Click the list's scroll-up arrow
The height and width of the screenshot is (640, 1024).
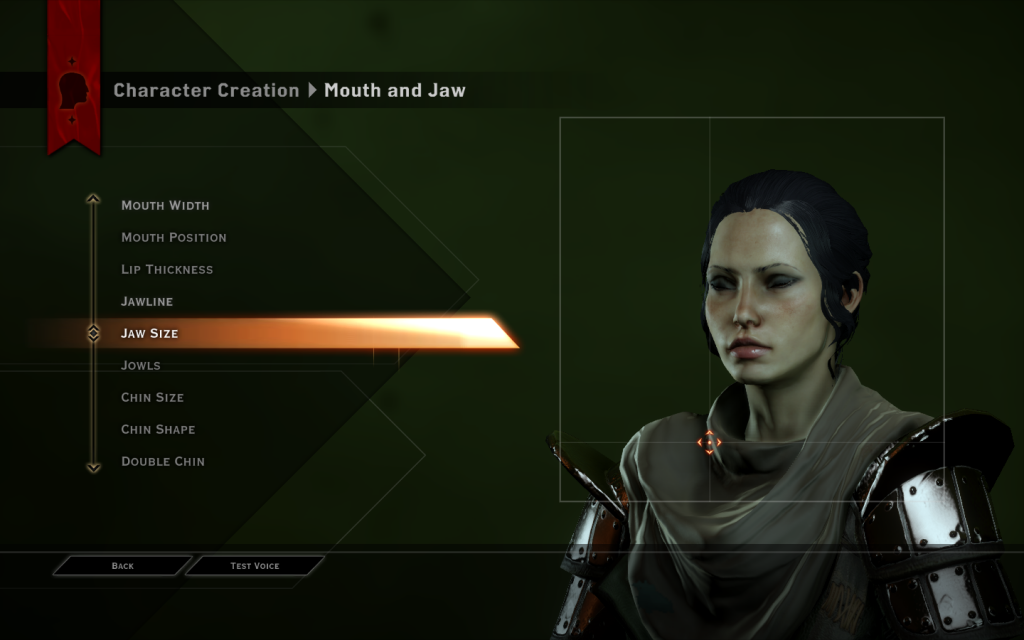(x=93, y=199)
